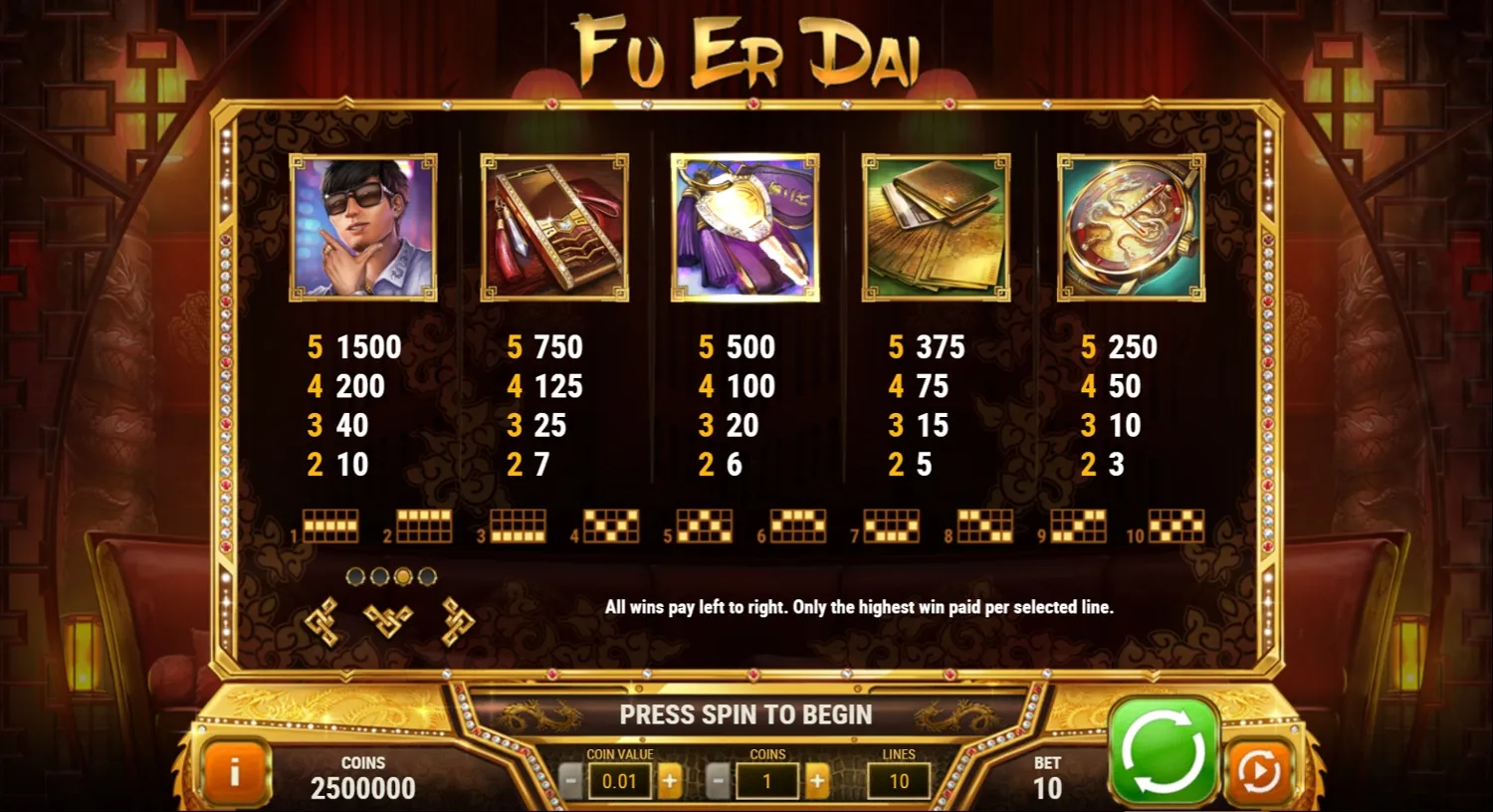Select the sunglasses character symbol
Screen dimensions: 1493x812
362,228
